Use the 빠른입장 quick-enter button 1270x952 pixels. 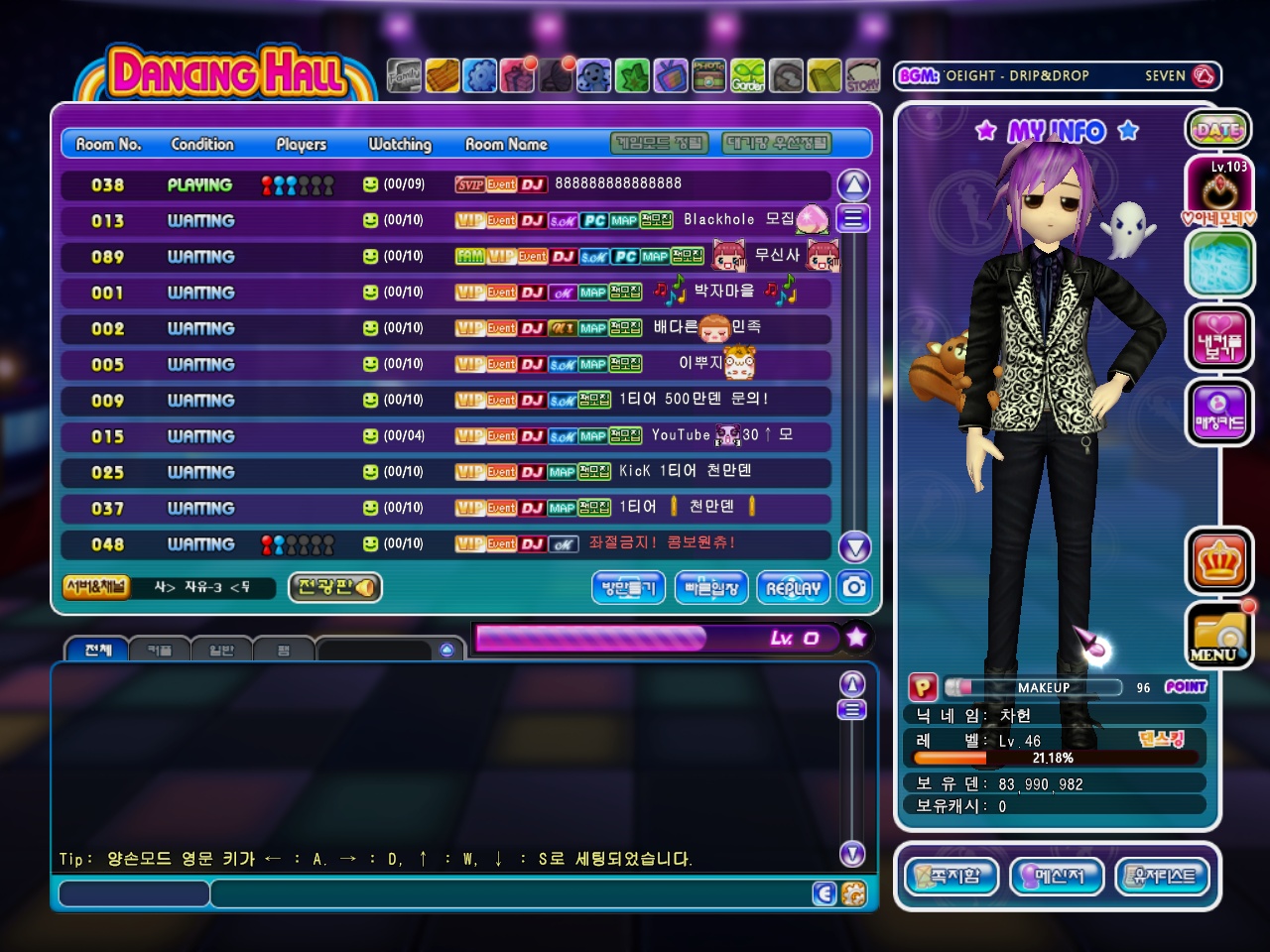pyautogui.click(x=711, y=587)
